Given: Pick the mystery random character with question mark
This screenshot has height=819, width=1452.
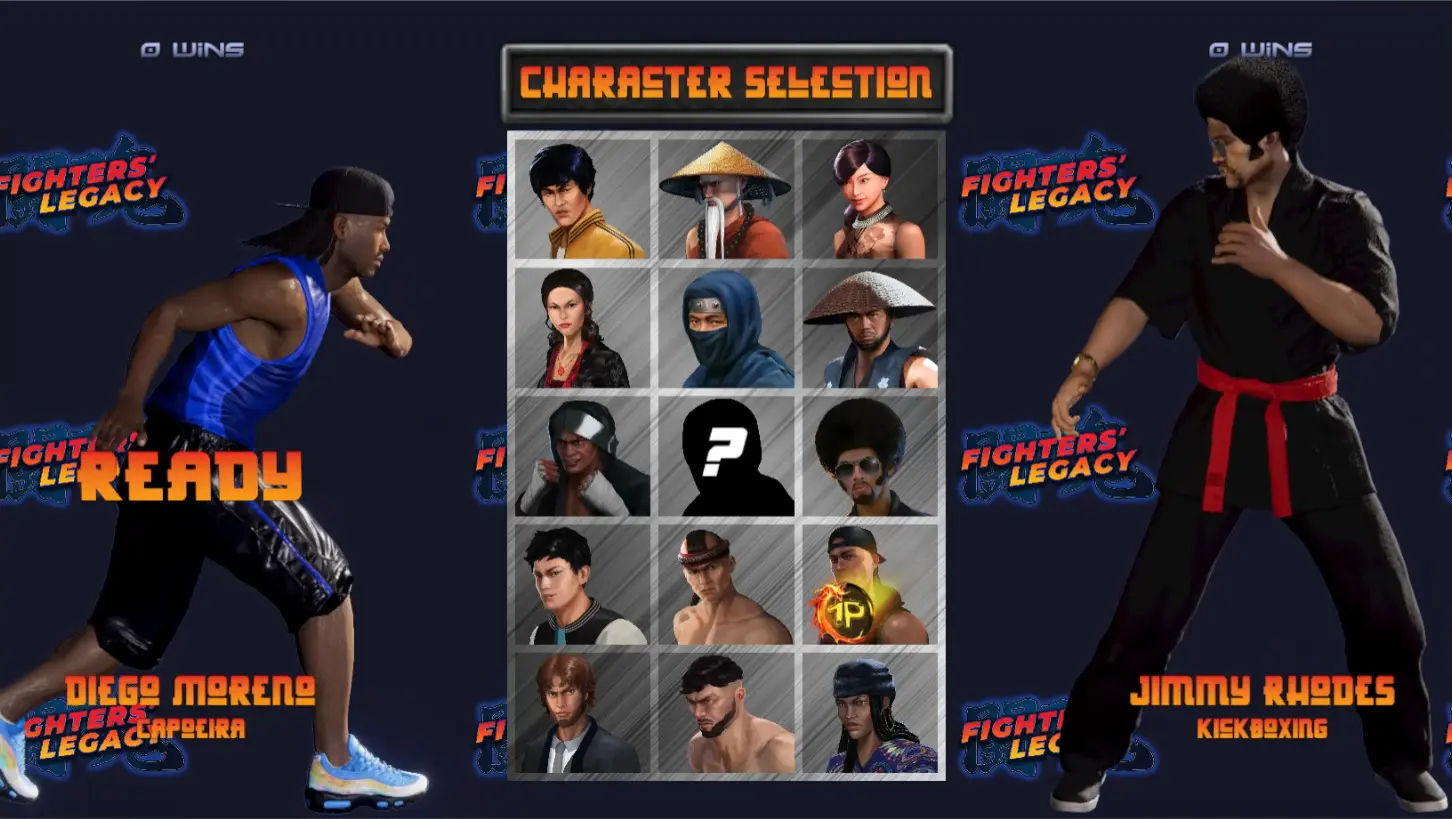Looking at the screenshot, I should pos(725,458).
